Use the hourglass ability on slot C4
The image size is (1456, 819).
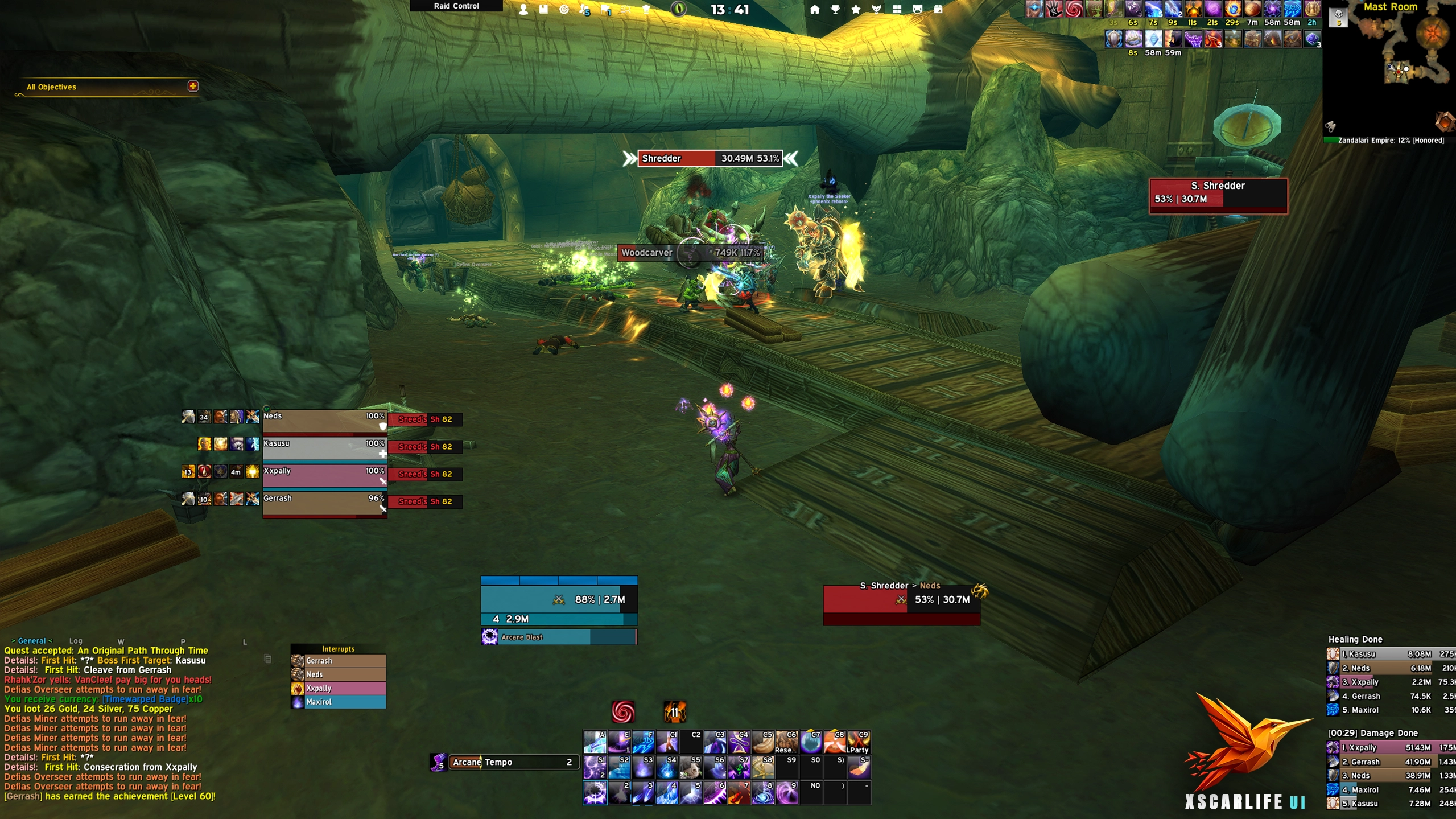coord(739,742)
